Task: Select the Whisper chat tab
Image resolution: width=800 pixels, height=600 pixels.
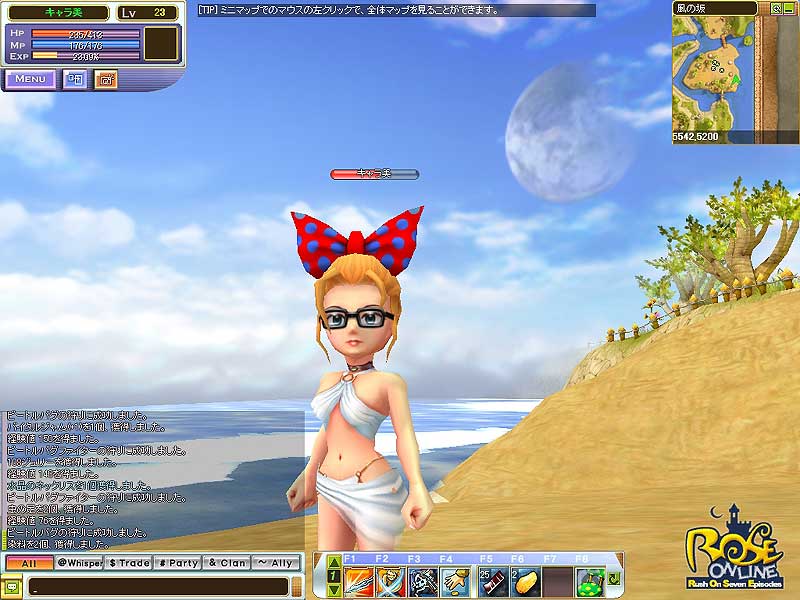Action: click(78, 563)
